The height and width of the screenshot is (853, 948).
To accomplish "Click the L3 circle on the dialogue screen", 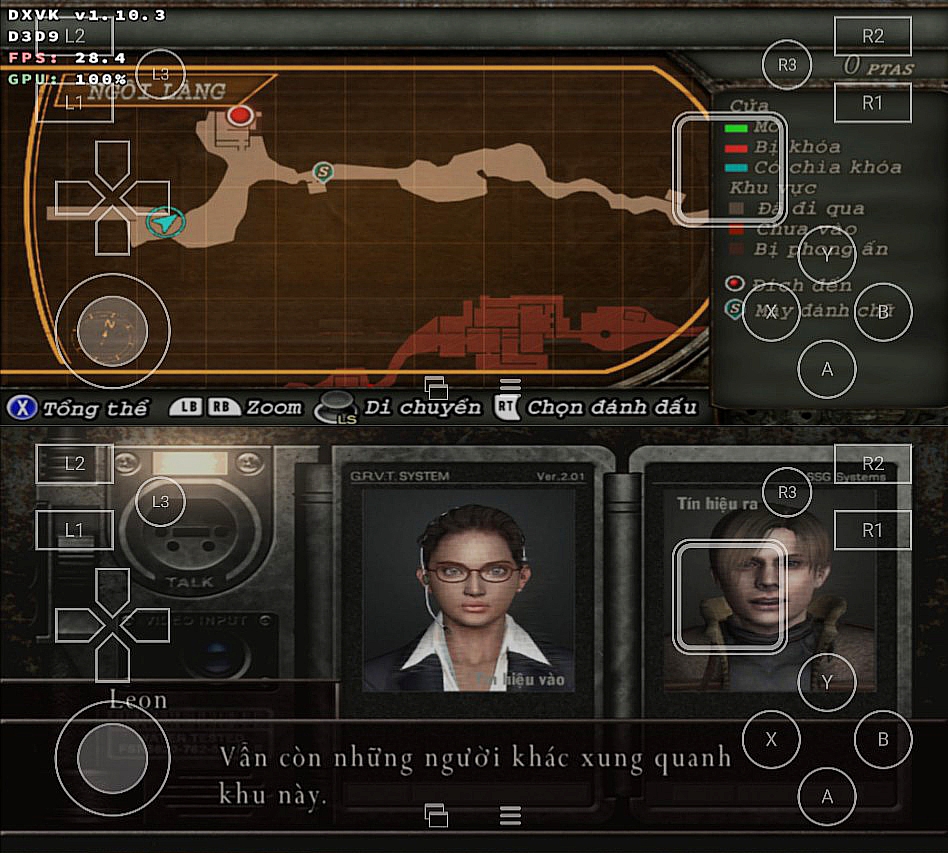I will point(160,502).
